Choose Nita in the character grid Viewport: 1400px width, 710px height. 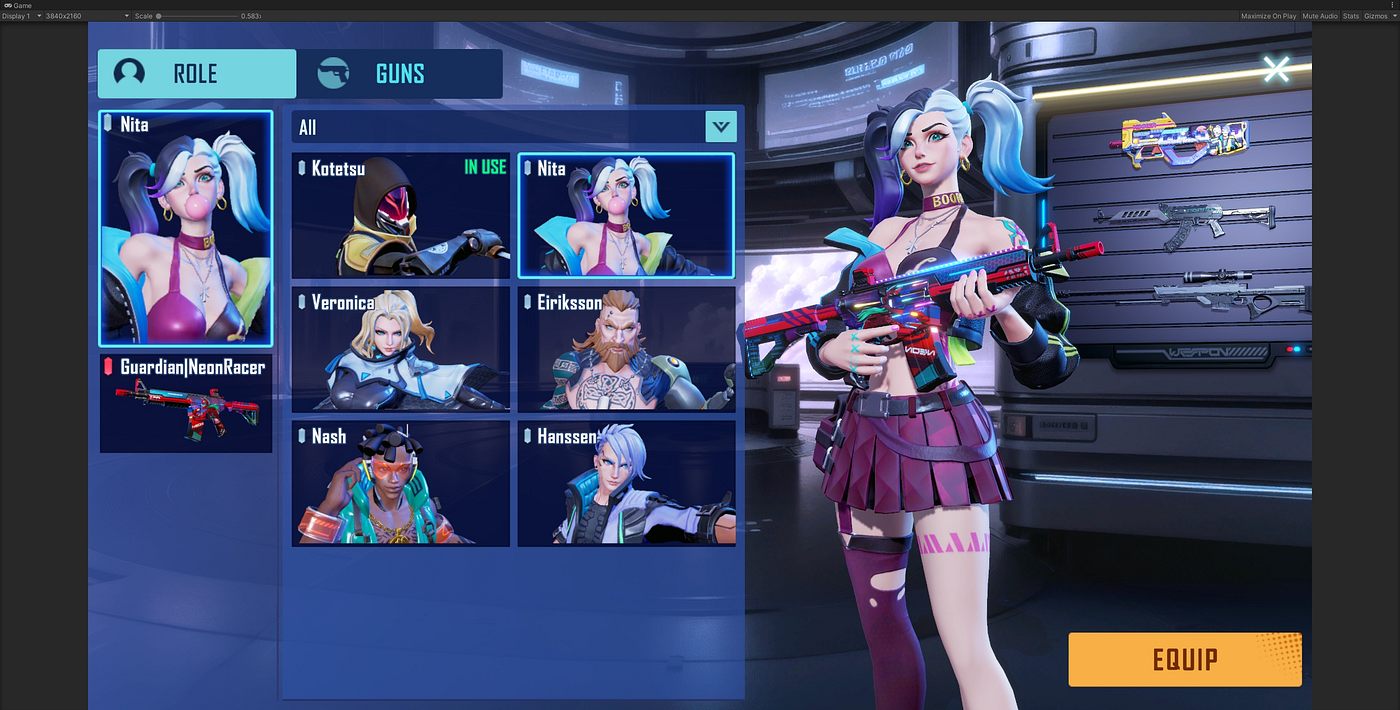626,216
